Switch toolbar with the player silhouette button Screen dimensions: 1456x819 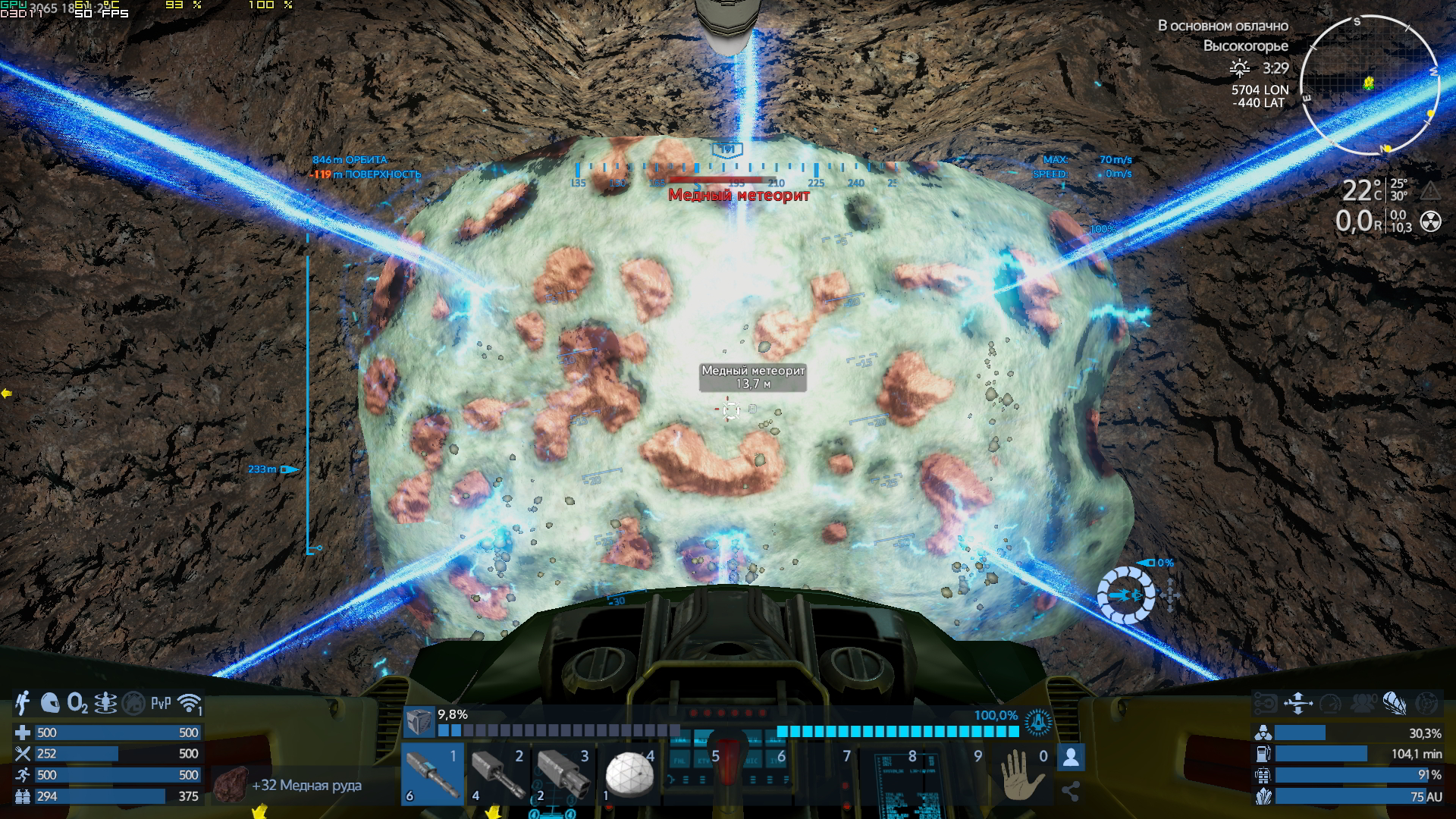[1071, 757]
